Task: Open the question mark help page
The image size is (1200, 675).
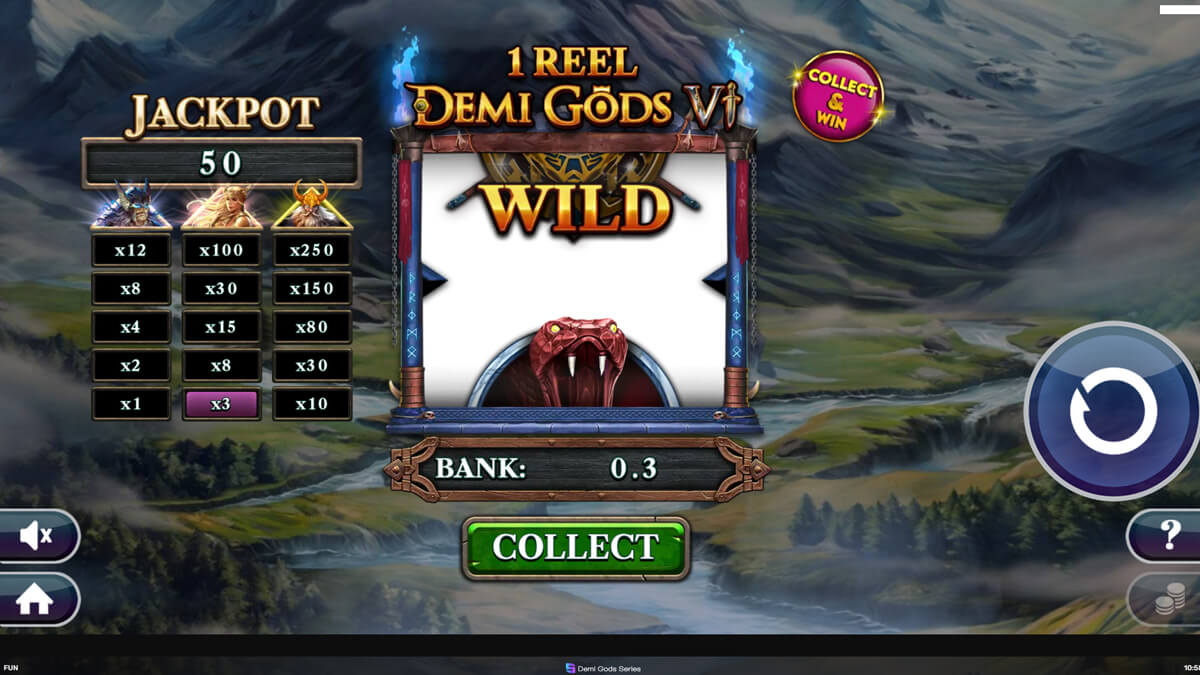Action: [x=1168, y=537]
